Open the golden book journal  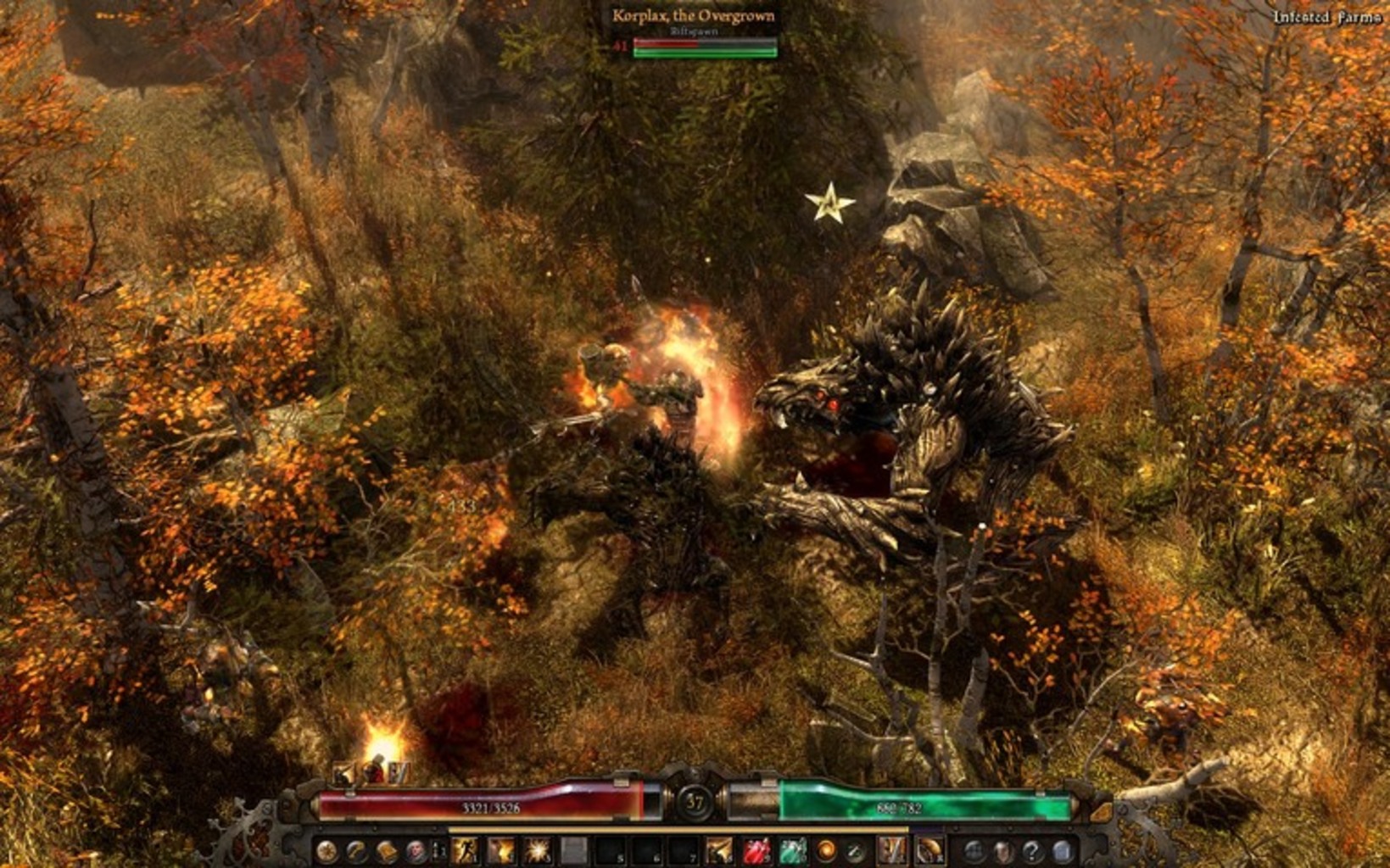(x=386, y=850)
